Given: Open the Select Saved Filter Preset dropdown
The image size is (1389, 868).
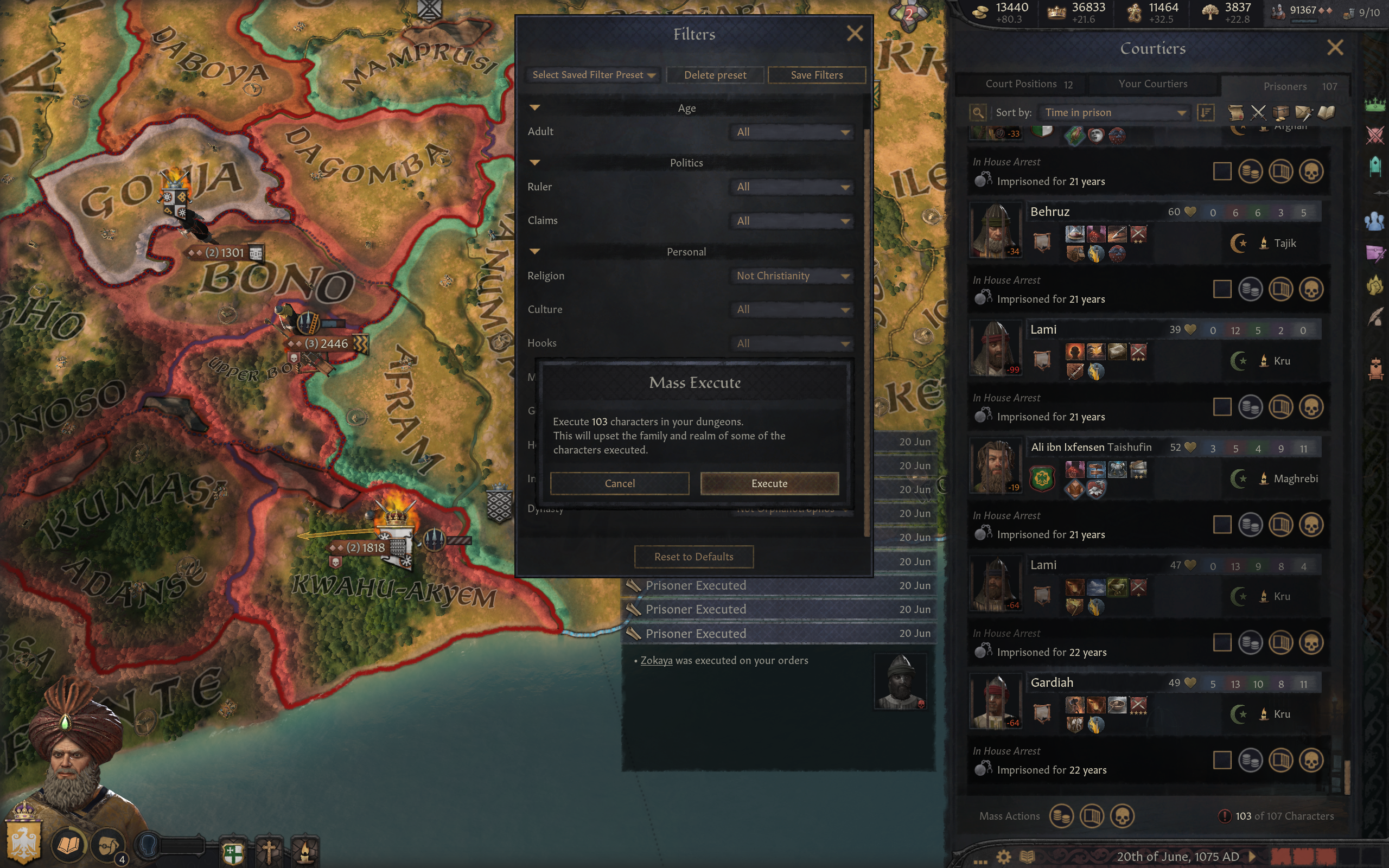Looking at the screenshot, I should click(594, 75).
